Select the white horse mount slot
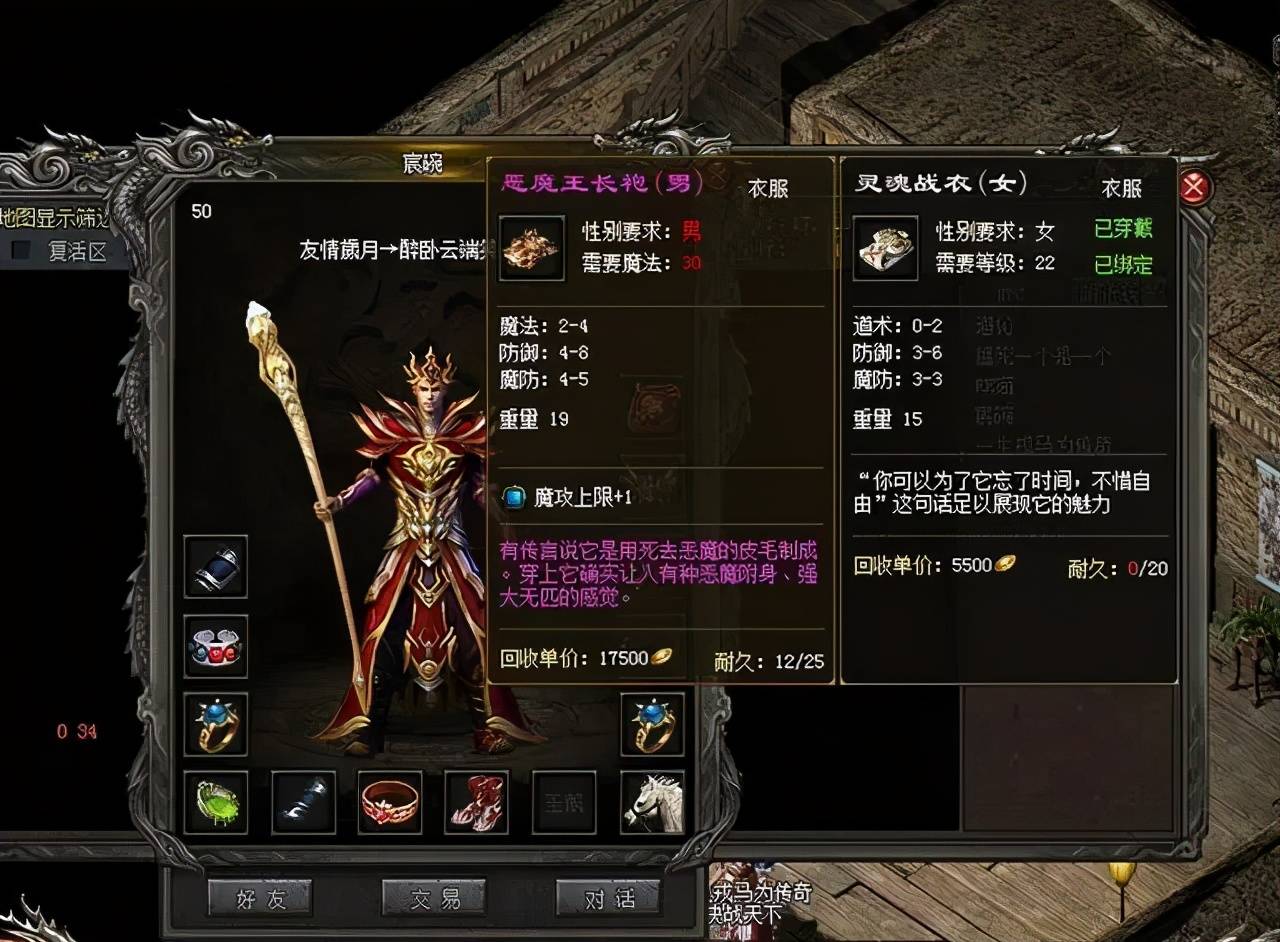The height and width of the screenshot is (942, 1280). tap(652, 802)
